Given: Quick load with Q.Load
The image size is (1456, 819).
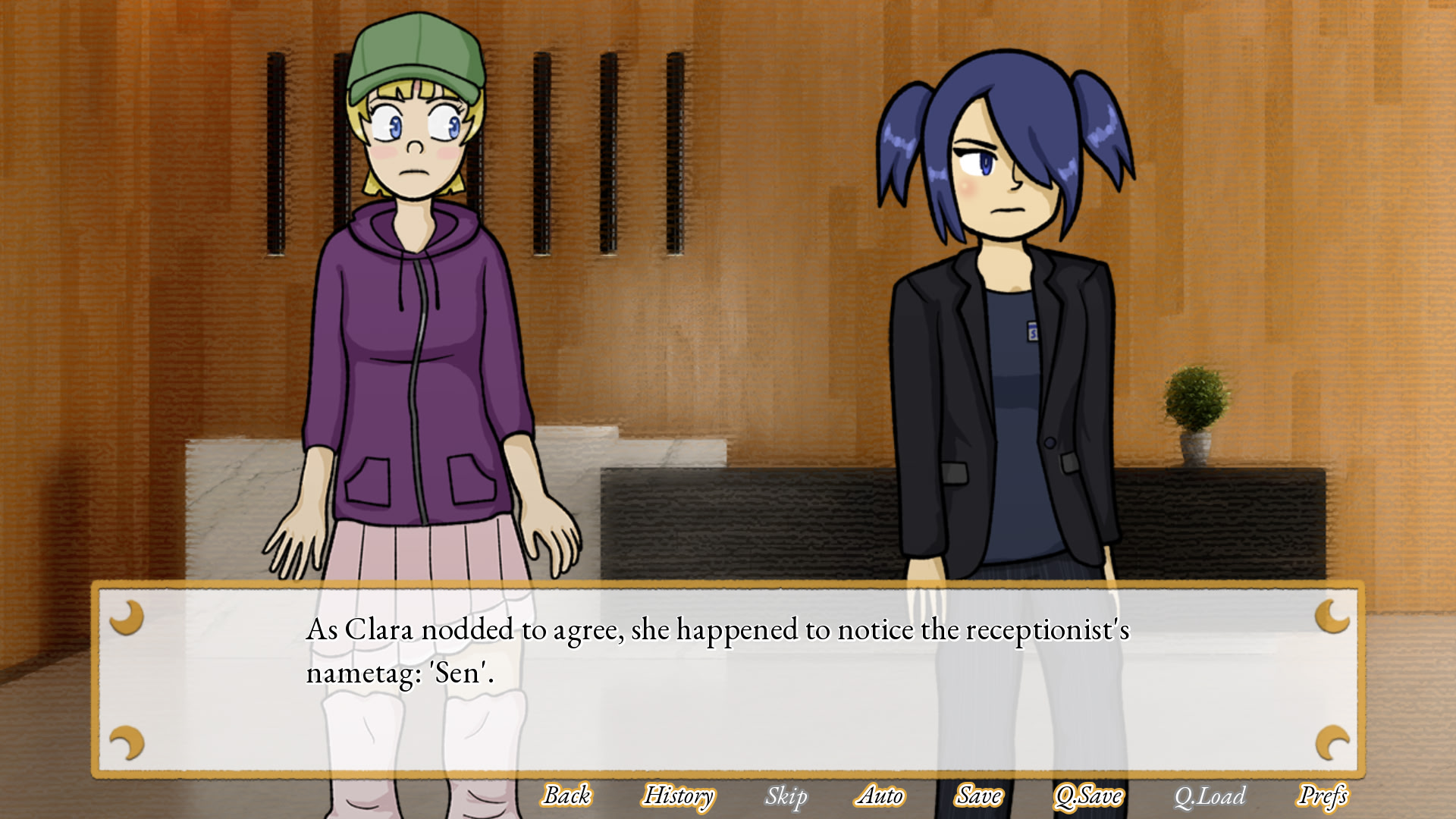Looking at the screenshot, I should pos(1210,795).
